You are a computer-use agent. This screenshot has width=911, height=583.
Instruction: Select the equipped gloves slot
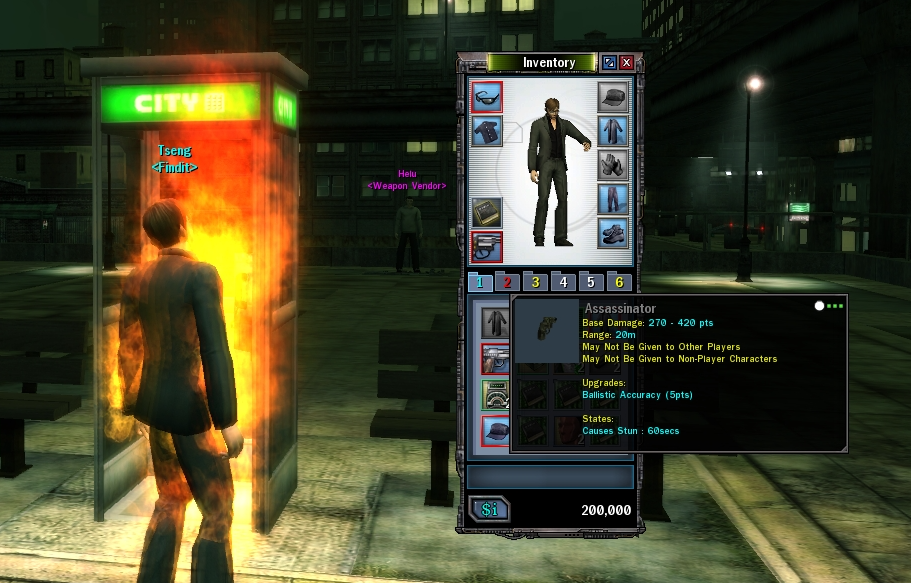(x=613, y=165)
